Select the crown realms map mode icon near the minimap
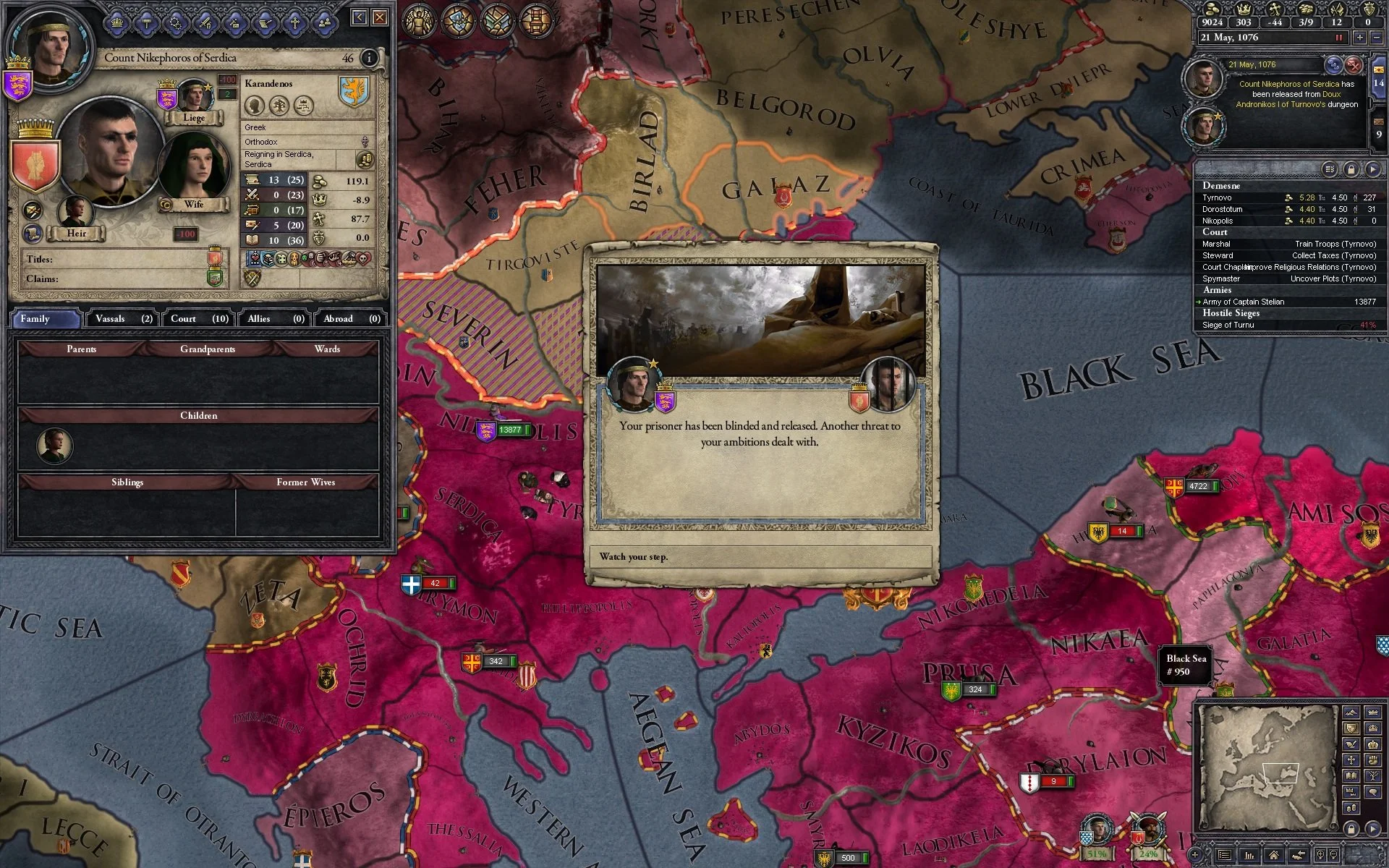Viewport: 1389px width, 868px height. coord(1373,712)
